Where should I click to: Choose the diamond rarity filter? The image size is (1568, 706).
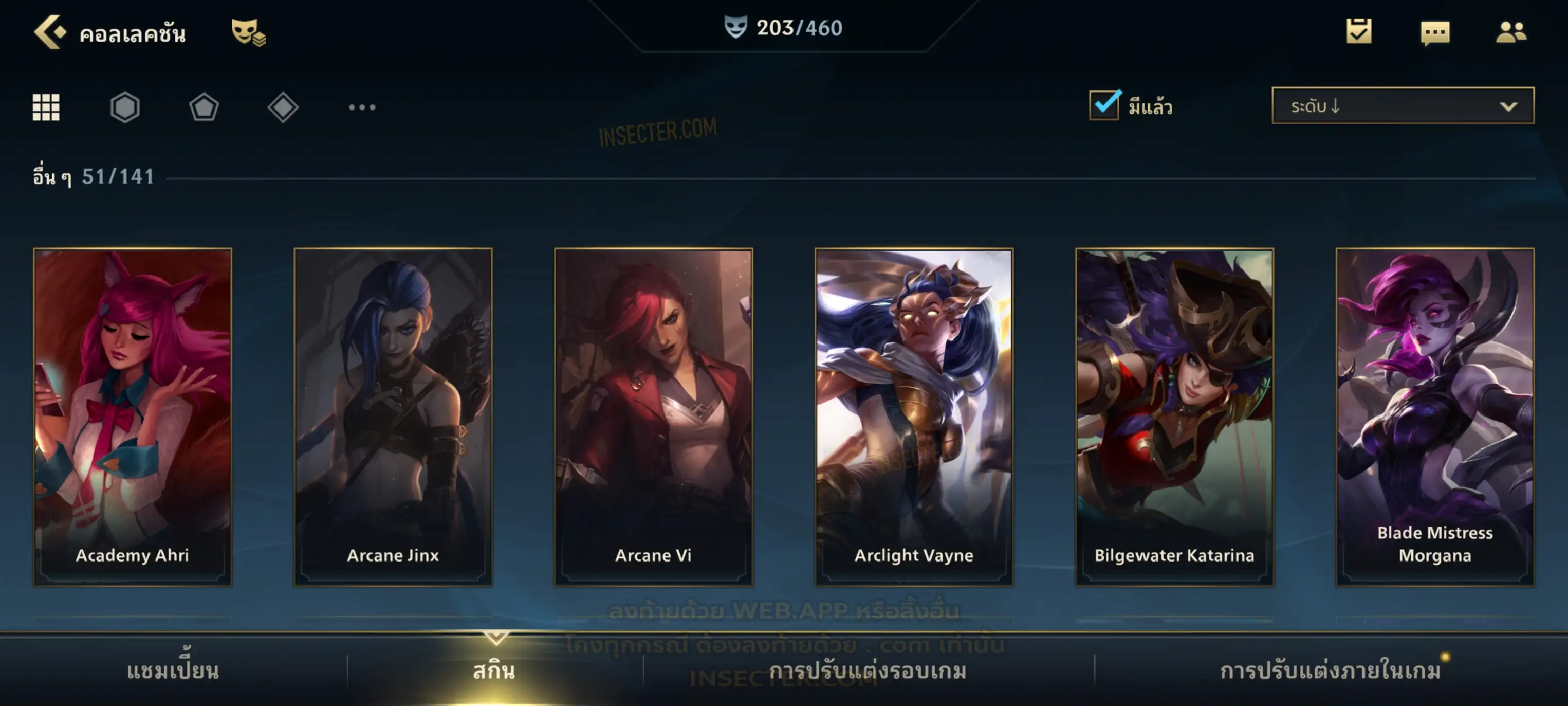pyautogui.click(x=283, y=107)
